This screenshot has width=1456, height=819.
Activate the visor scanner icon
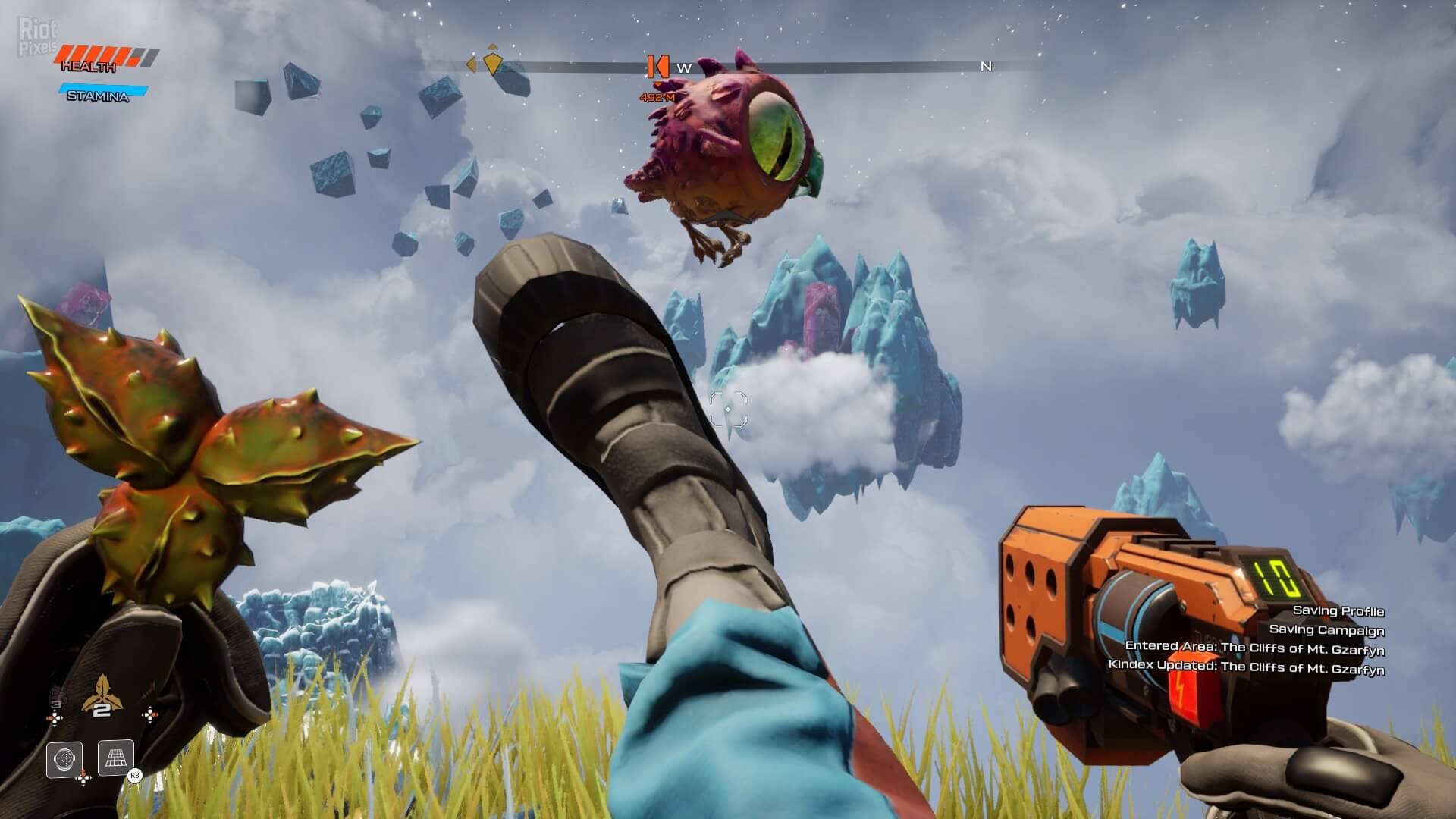click(x=64, y=759)
